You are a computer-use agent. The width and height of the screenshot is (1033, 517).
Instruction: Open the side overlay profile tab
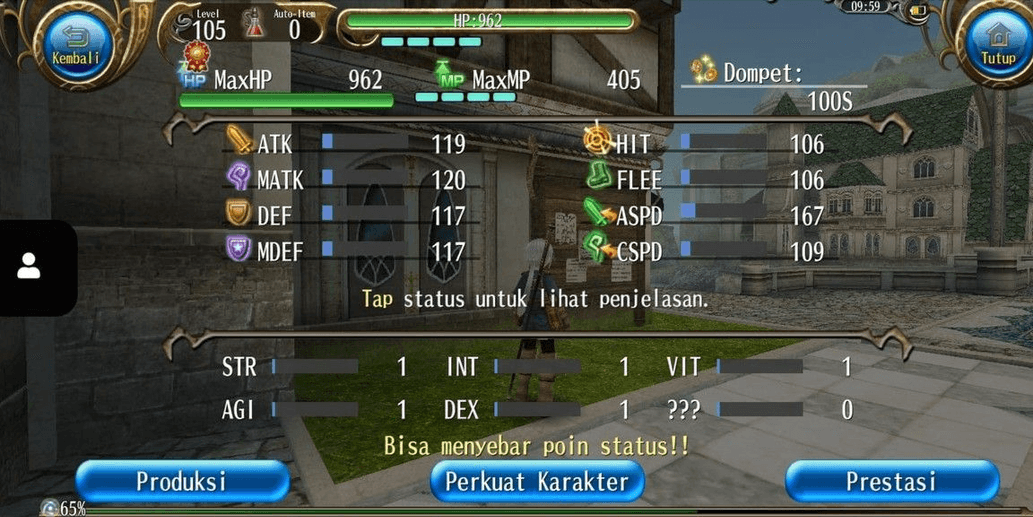[x=30, y=266]
